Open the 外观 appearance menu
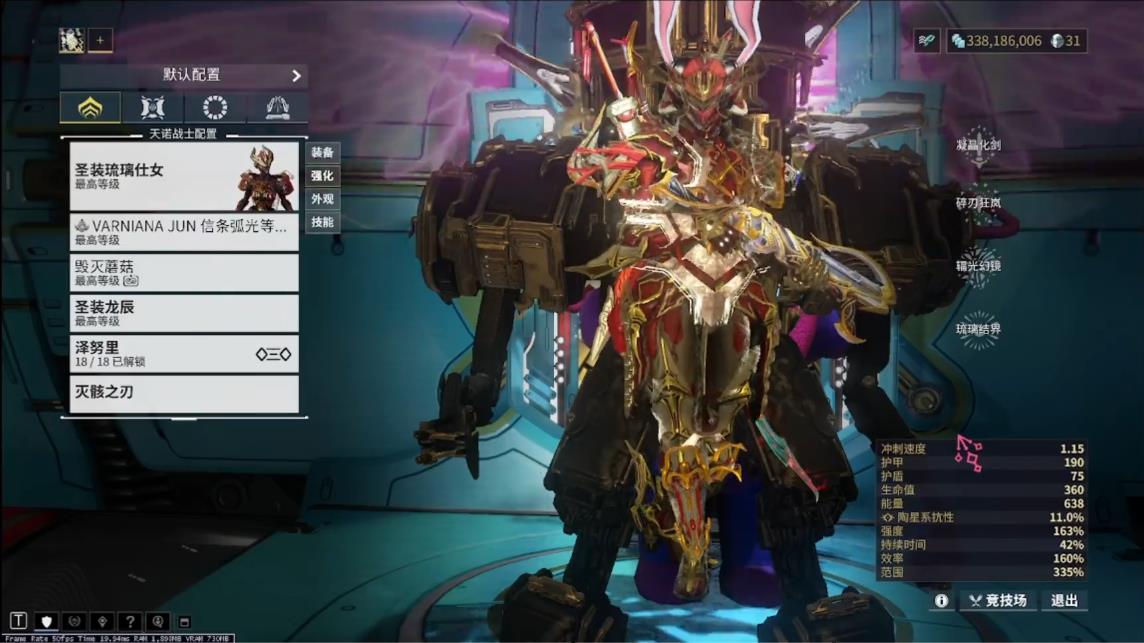Viewport: 1144px width, 643px height. click(x=322, y=199)
